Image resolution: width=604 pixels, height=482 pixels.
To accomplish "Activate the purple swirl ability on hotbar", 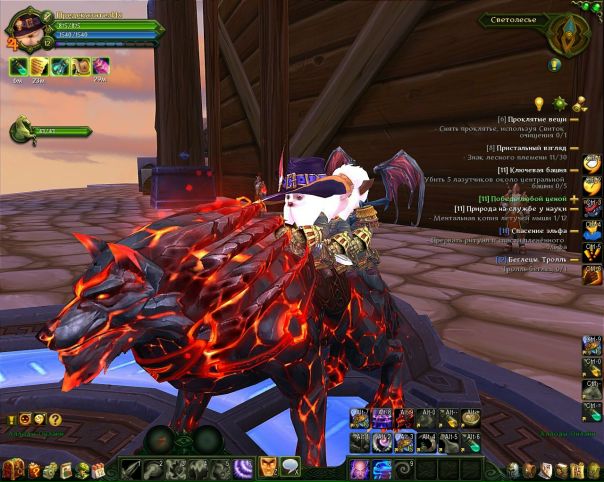I will tap(242, 467).
